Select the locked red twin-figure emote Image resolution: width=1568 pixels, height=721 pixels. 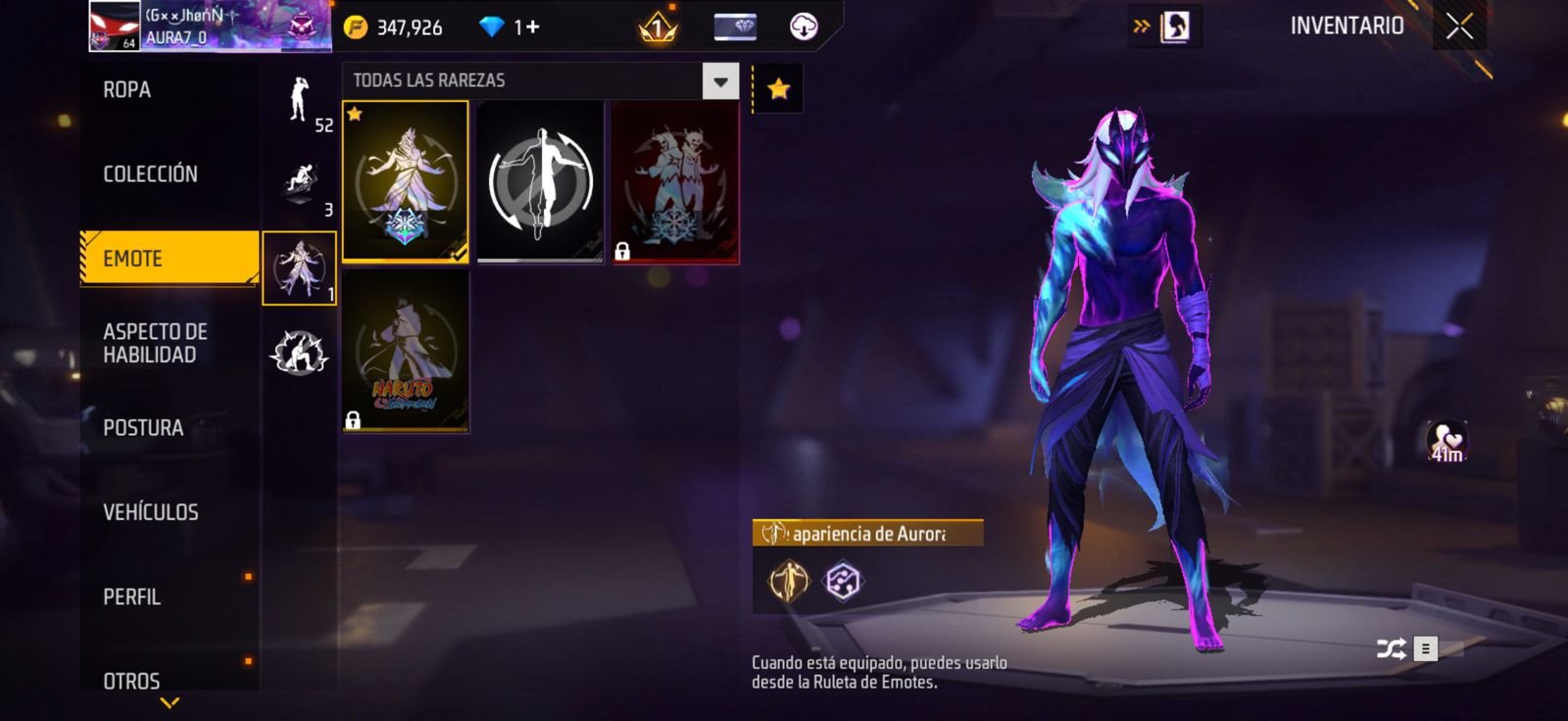coord(675,181)
